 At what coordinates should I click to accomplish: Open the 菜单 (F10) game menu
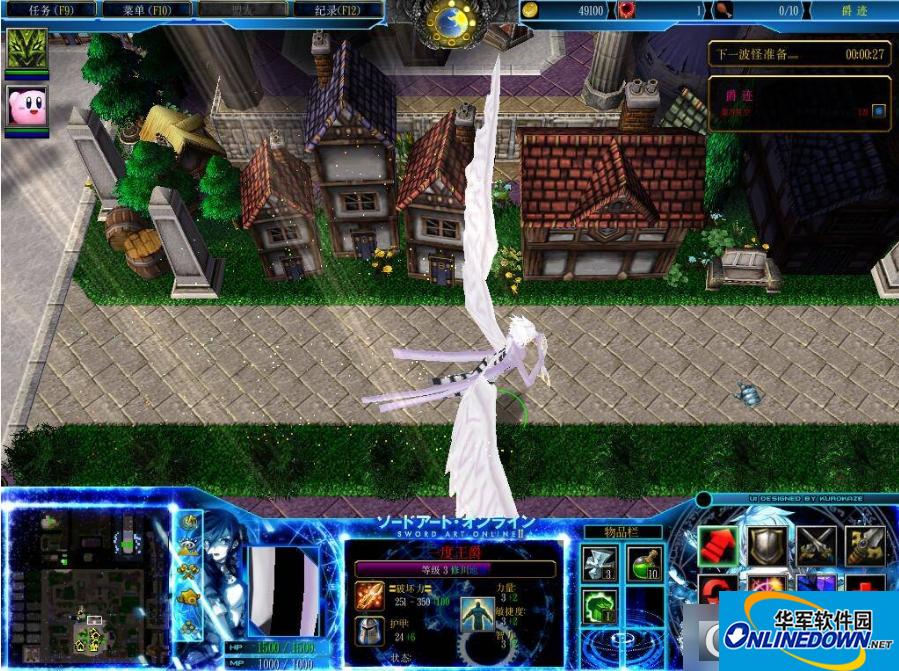pyautogui.click(x=147, y=10)
